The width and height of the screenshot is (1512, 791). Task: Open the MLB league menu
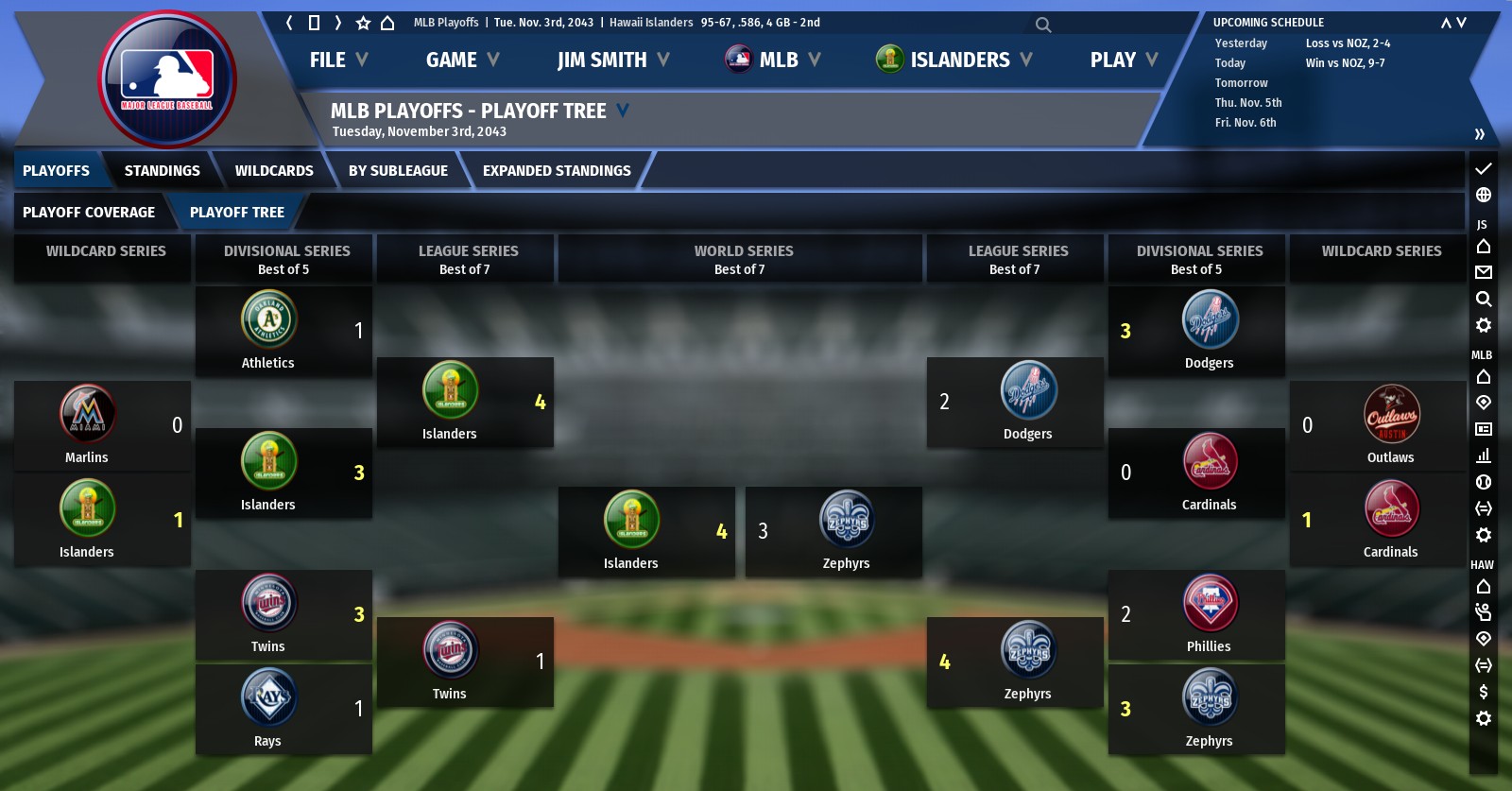coord(772,60)
